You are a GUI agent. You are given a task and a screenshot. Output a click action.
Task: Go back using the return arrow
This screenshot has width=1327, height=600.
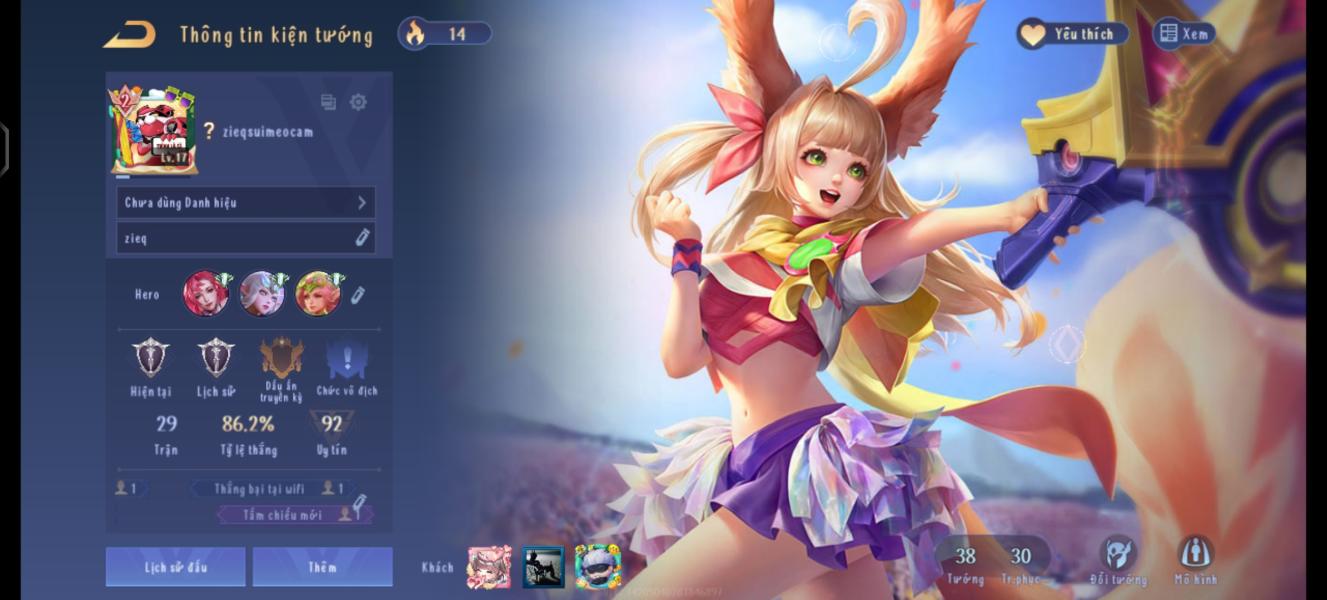pos(130,35)
